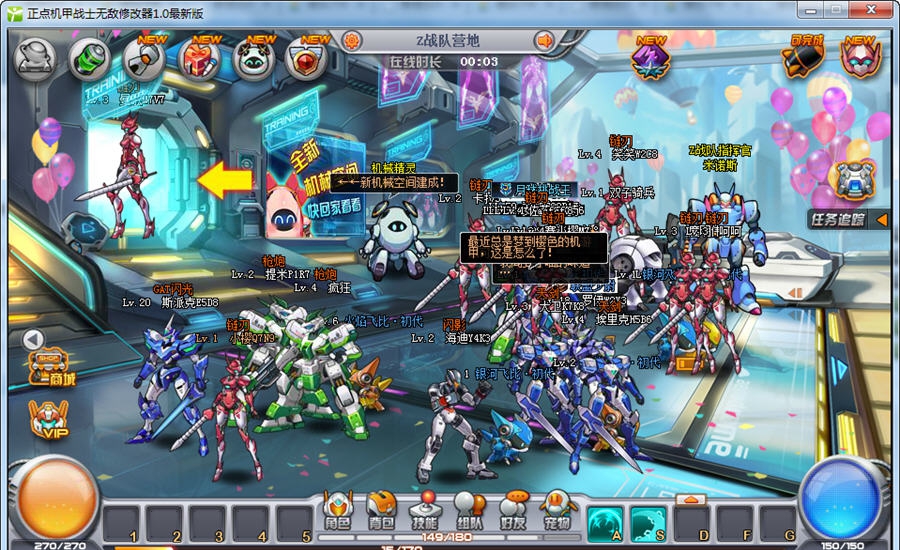Viewport: 900px width, 550px height.
Task: Click the white panda-face icon
Action: pos(254,59)
